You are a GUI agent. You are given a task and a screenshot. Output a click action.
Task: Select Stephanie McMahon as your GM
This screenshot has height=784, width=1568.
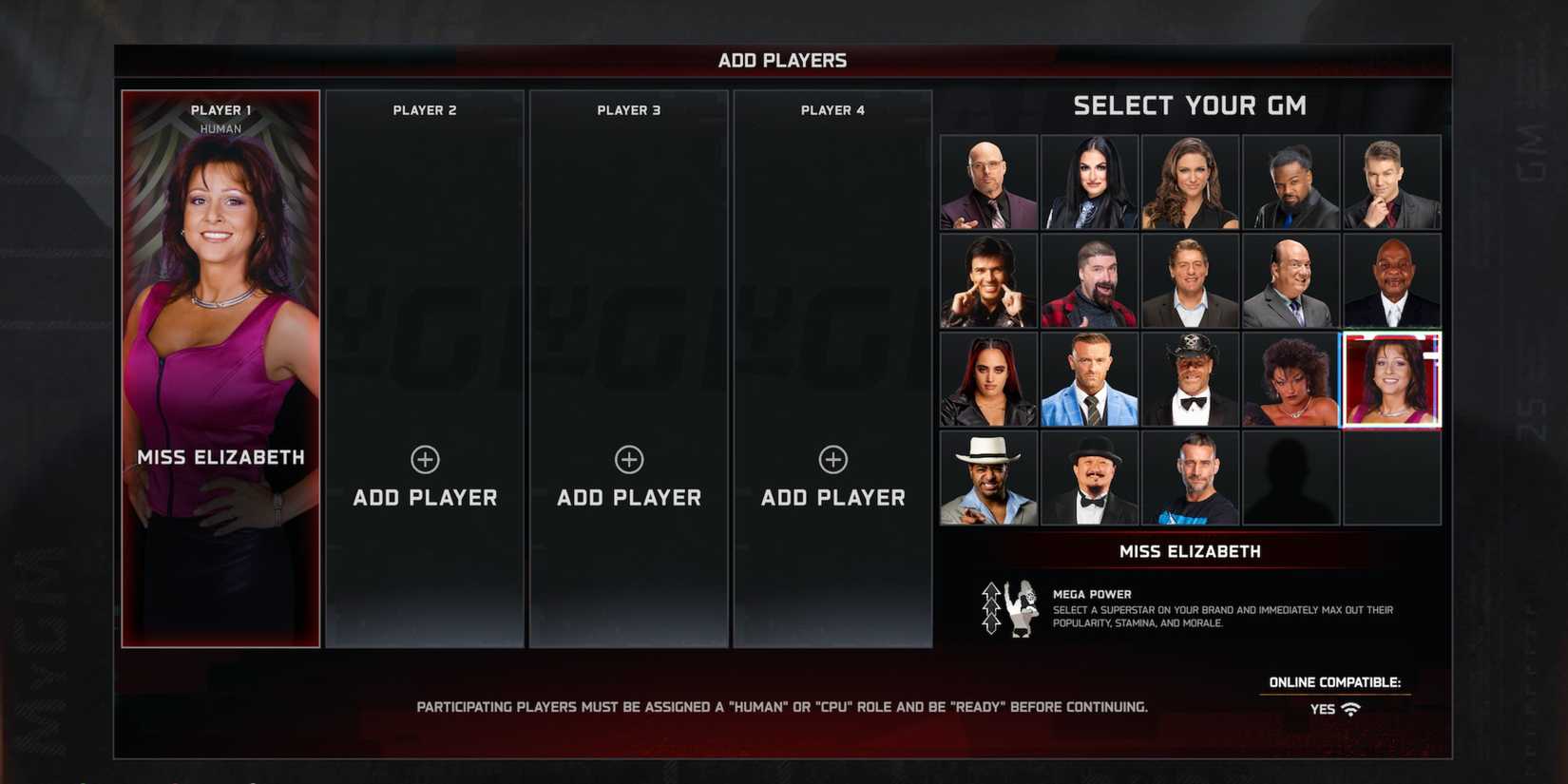(x=1191, y=182)
